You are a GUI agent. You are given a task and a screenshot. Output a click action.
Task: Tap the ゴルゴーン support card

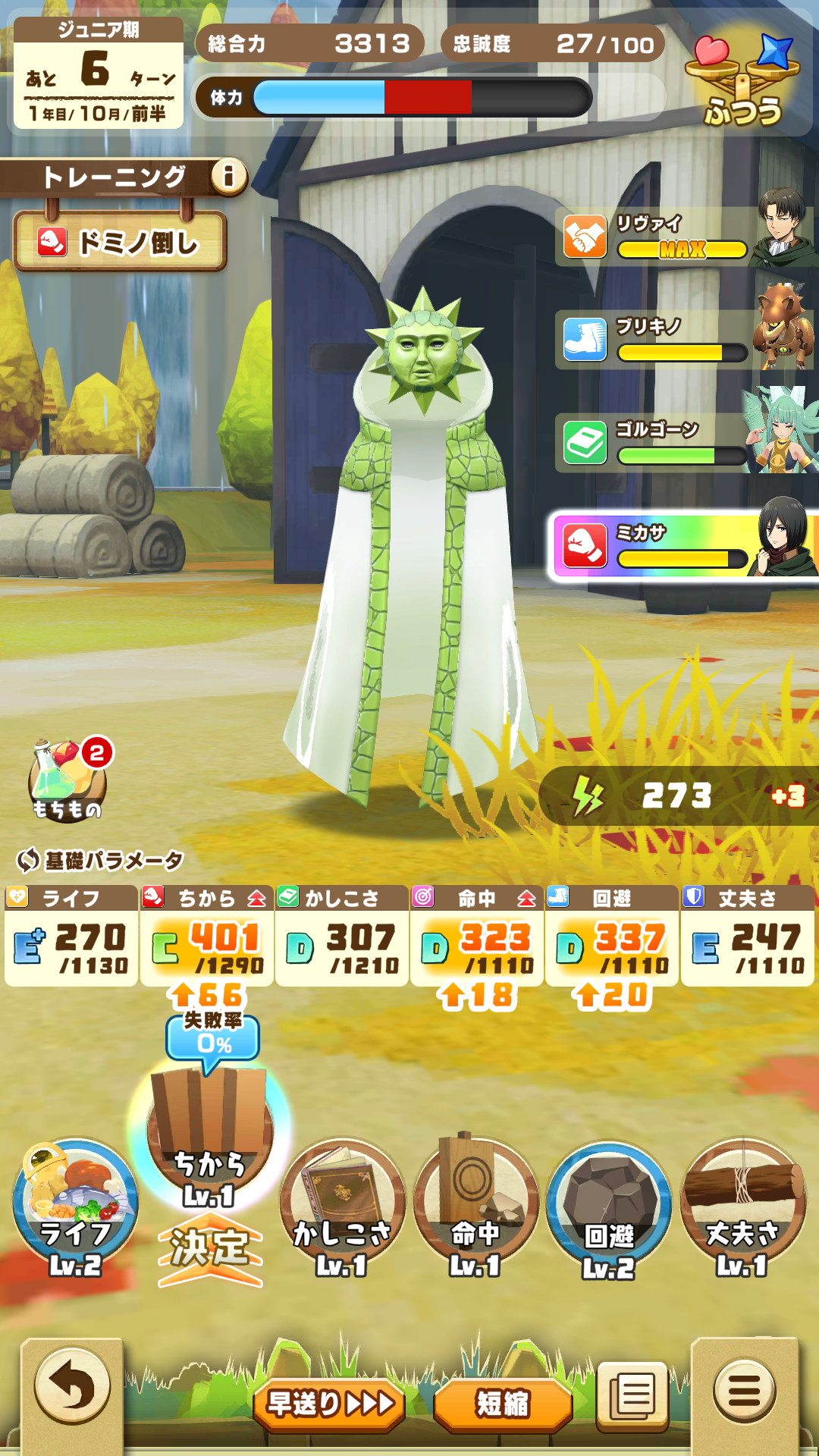point(686,443)
